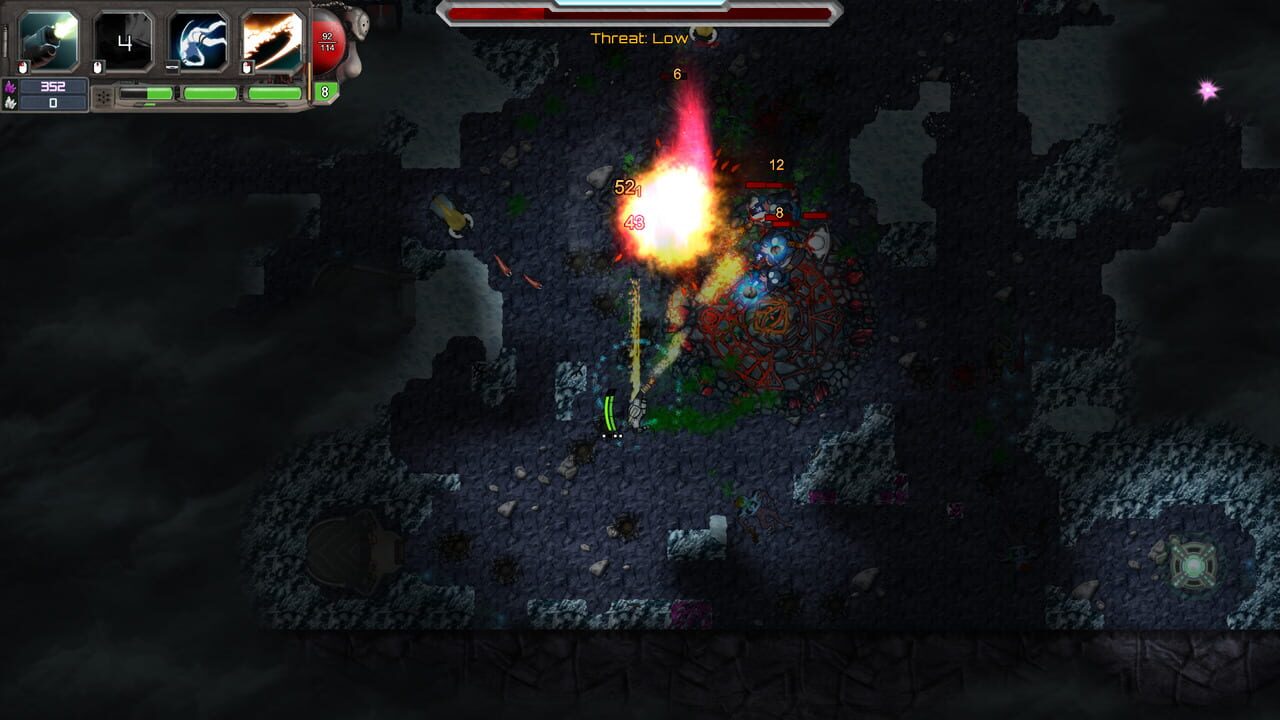Click the white crystal resource icon
This screenshot has height=720, width=1280.
pos(11,103)
